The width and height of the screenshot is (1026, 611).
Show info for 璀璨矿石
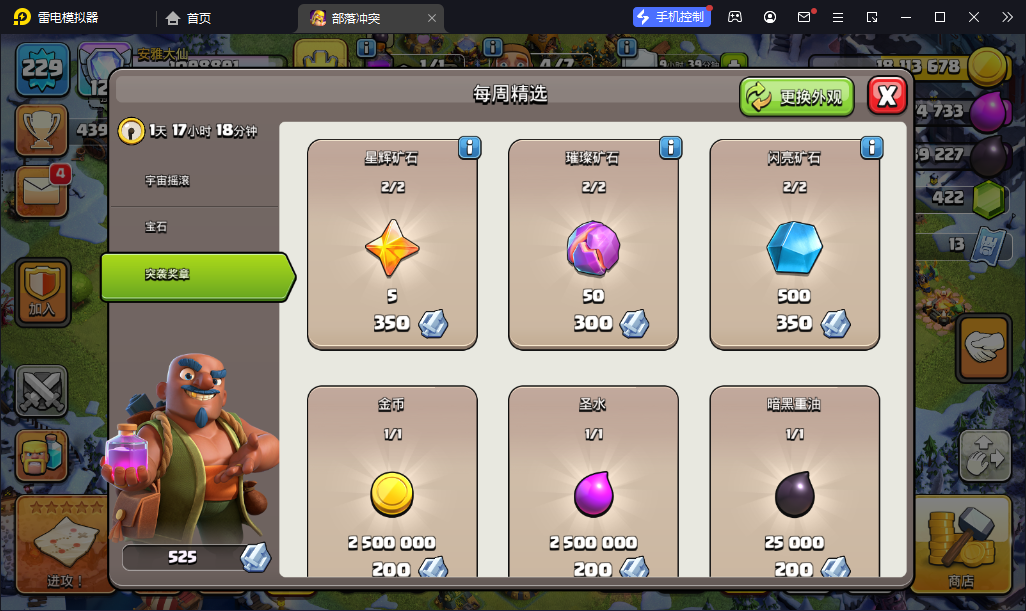[670, 148]
